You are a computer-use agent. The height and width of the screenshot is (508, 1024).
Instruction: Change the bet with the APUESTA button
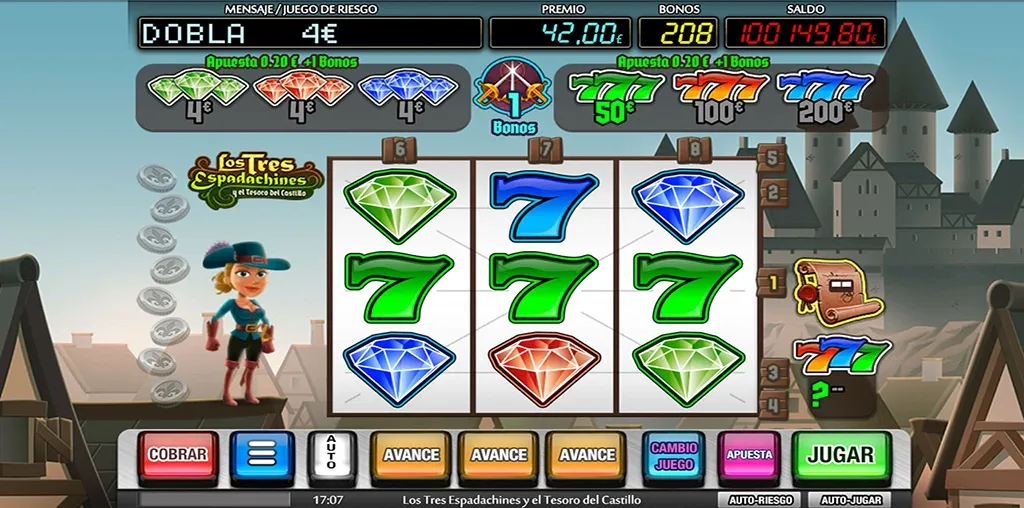click(x=749, y=456)
